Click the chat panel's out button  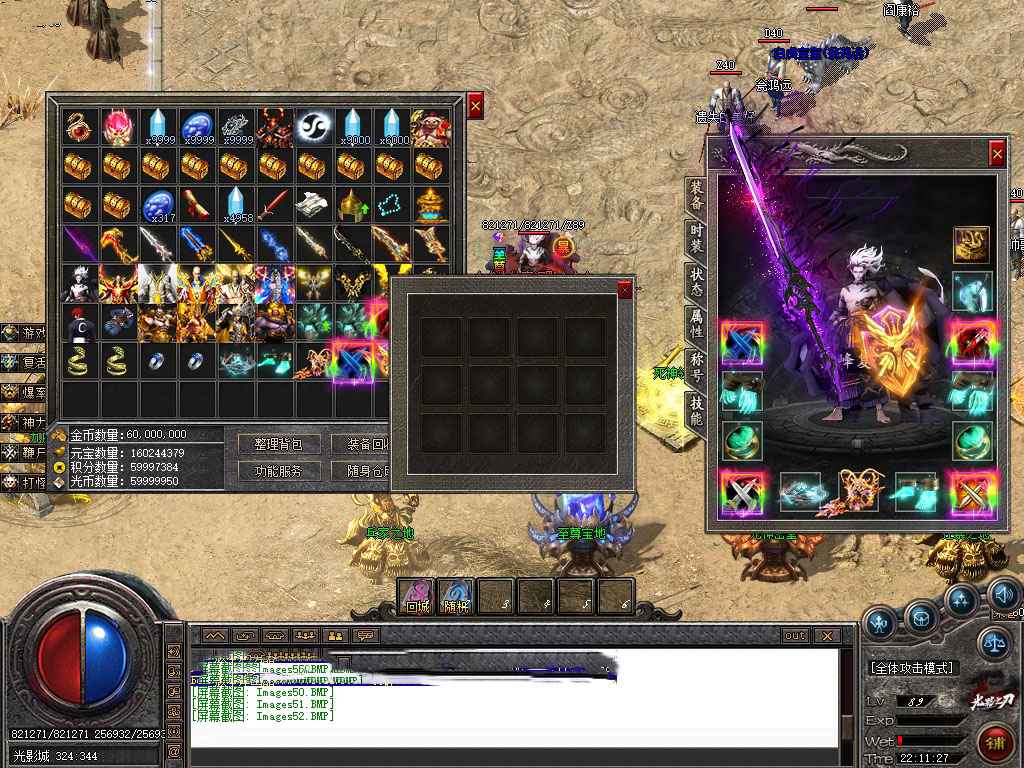click(x=795, y=635)
